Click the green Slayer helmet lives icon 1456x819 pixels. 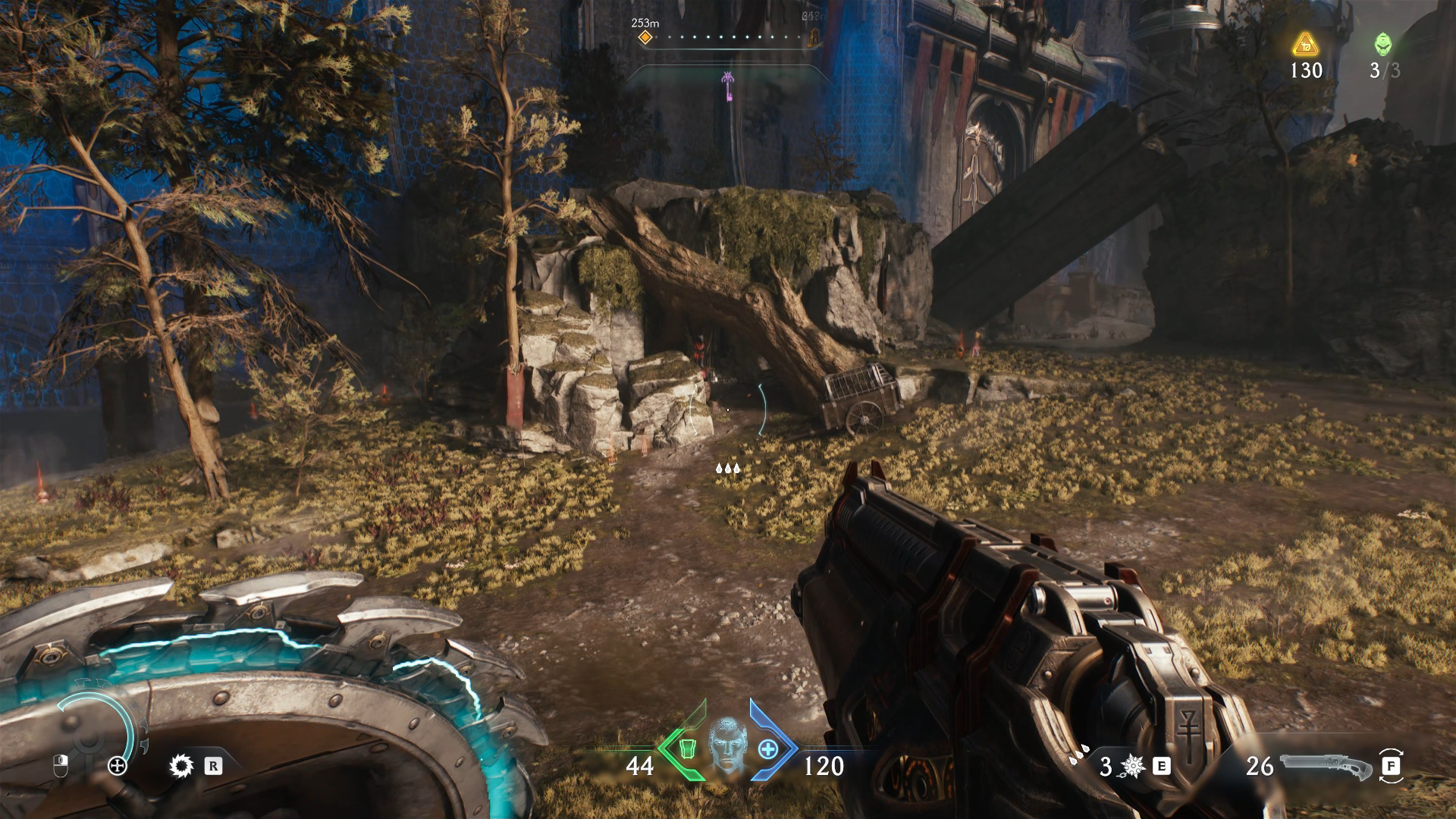click(1383, 44)
